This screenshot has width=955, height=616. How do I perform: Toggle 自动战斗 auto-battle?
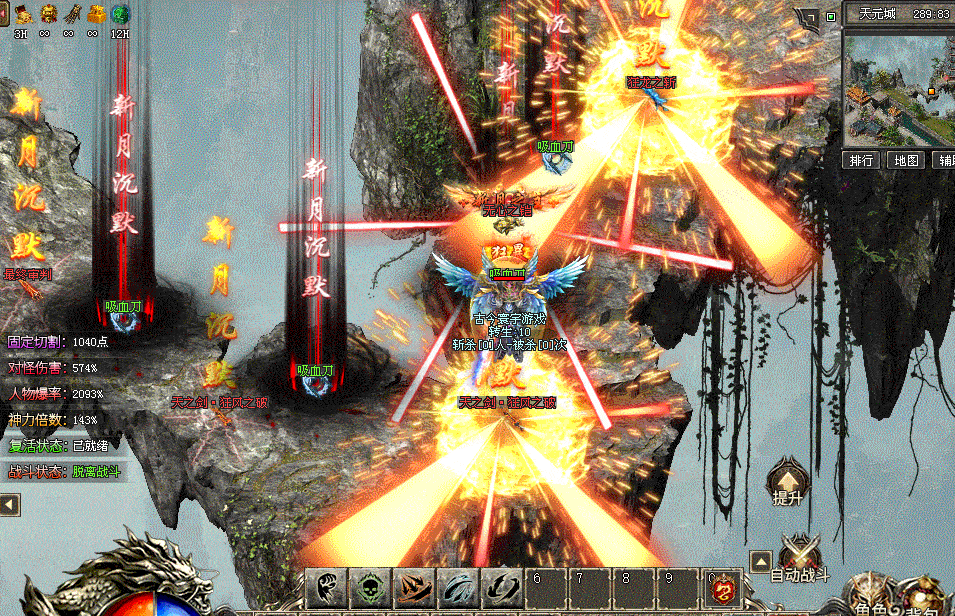(x=800, y=559)
